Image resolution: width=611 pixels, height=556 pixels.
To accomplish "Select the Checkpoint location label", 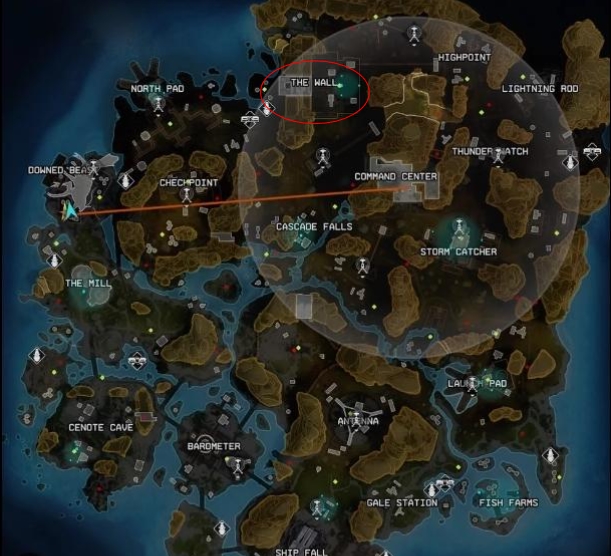I will 189,183.
